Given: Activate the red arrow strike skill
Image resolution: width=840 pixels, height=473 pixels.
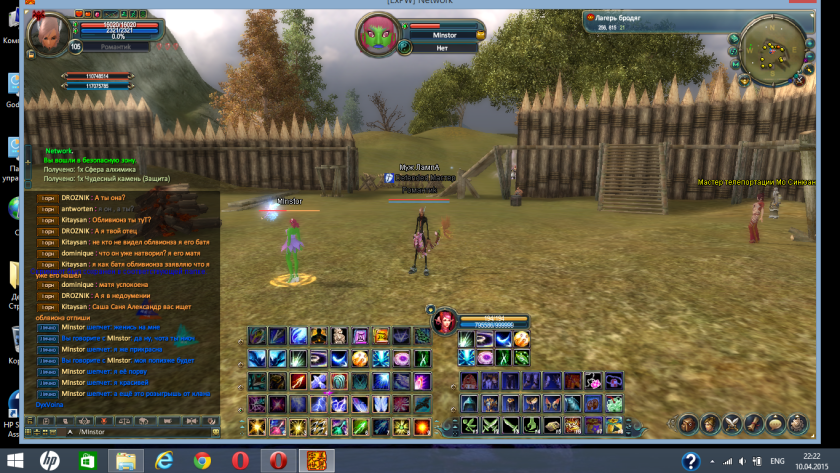Looking at the screenshot, I should [298, 381].
